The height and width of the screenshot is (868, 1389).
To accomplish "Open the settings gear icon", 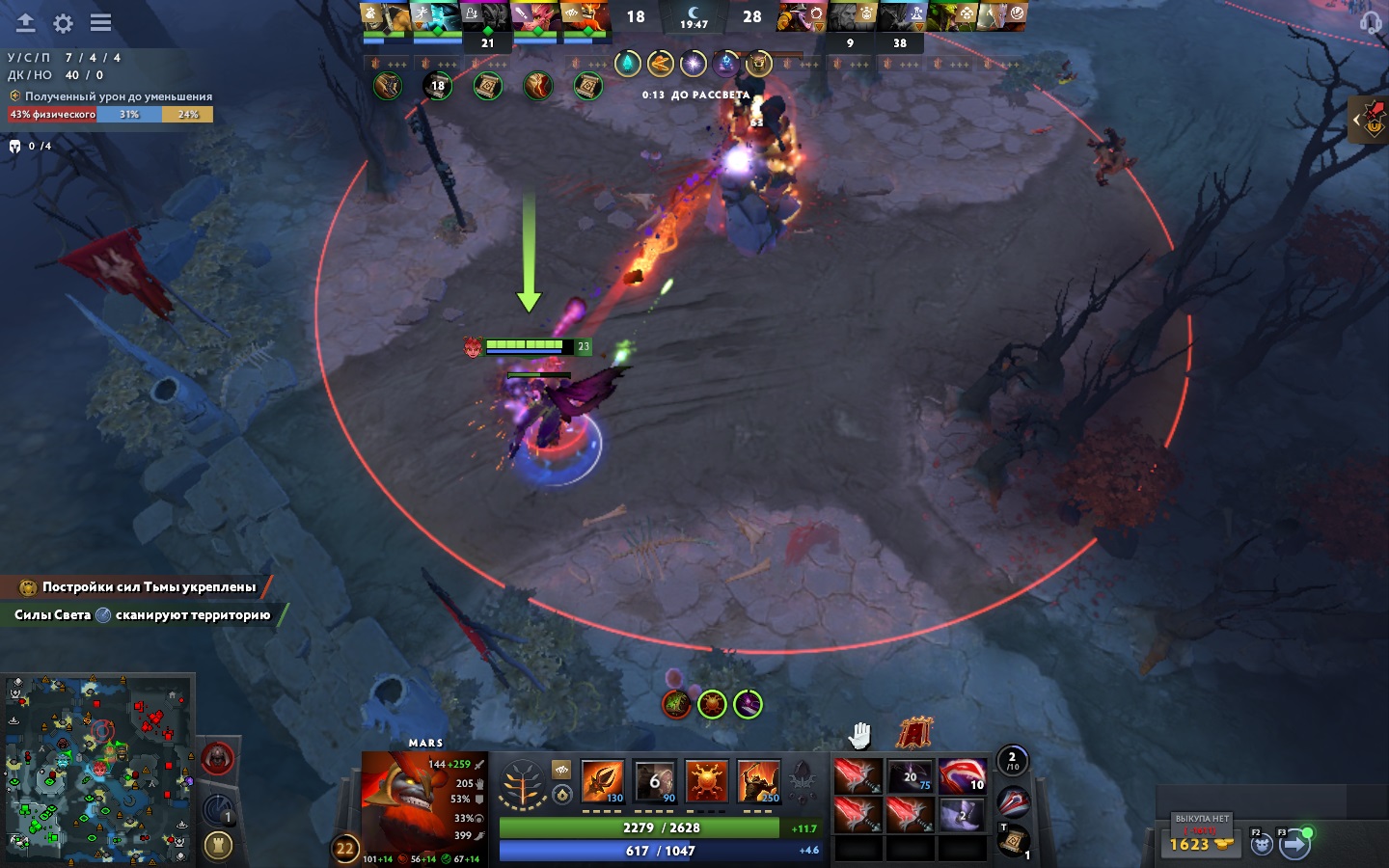I will [x=63, y=22].
